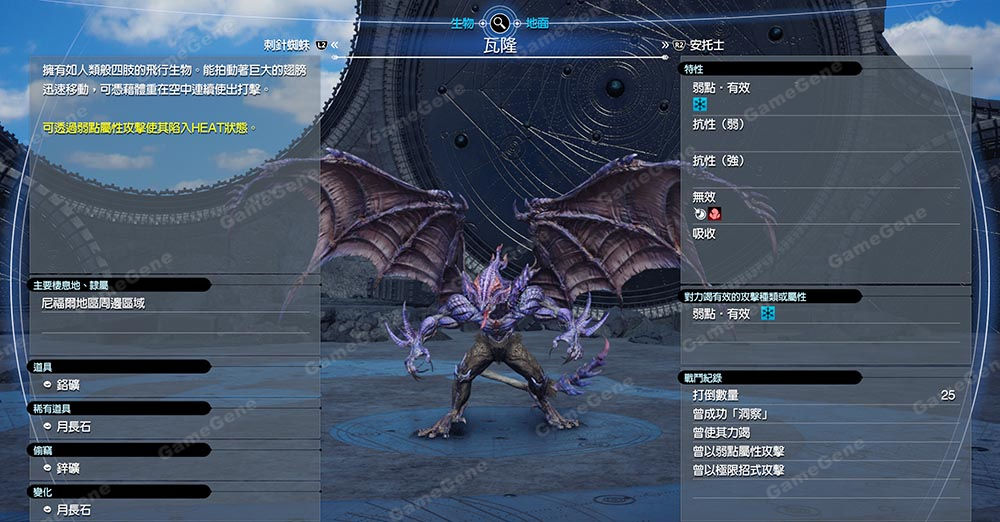The height and width of the screenshot is (522, 1000).
Task: Select 月長石 under the 變化 header
Action: (x=75, y=510)
